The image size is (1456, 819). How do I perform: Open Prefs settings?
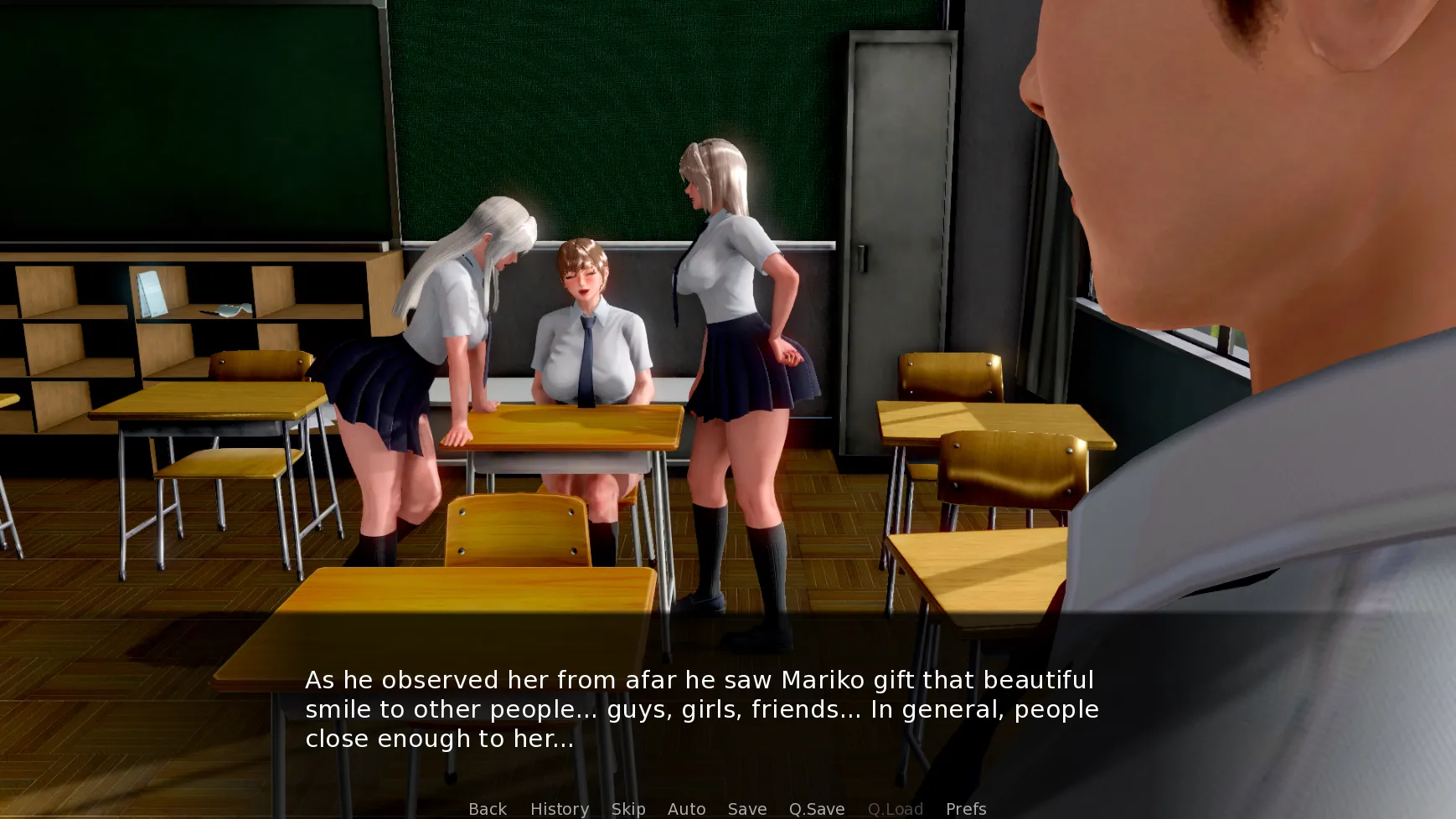point(965,808)
